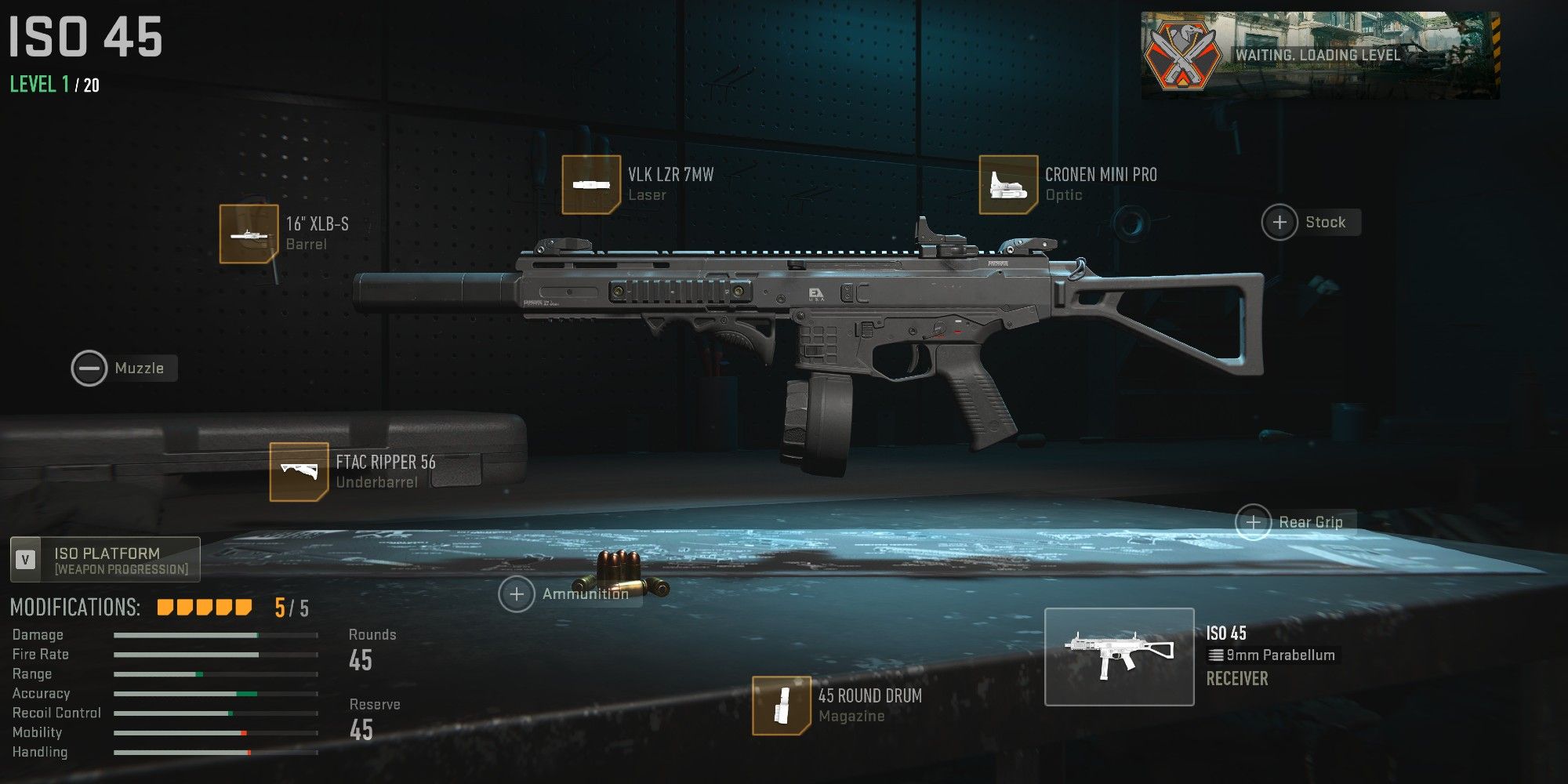Select the Cronen Mini Pro optic icon

tap(1007, 185)
